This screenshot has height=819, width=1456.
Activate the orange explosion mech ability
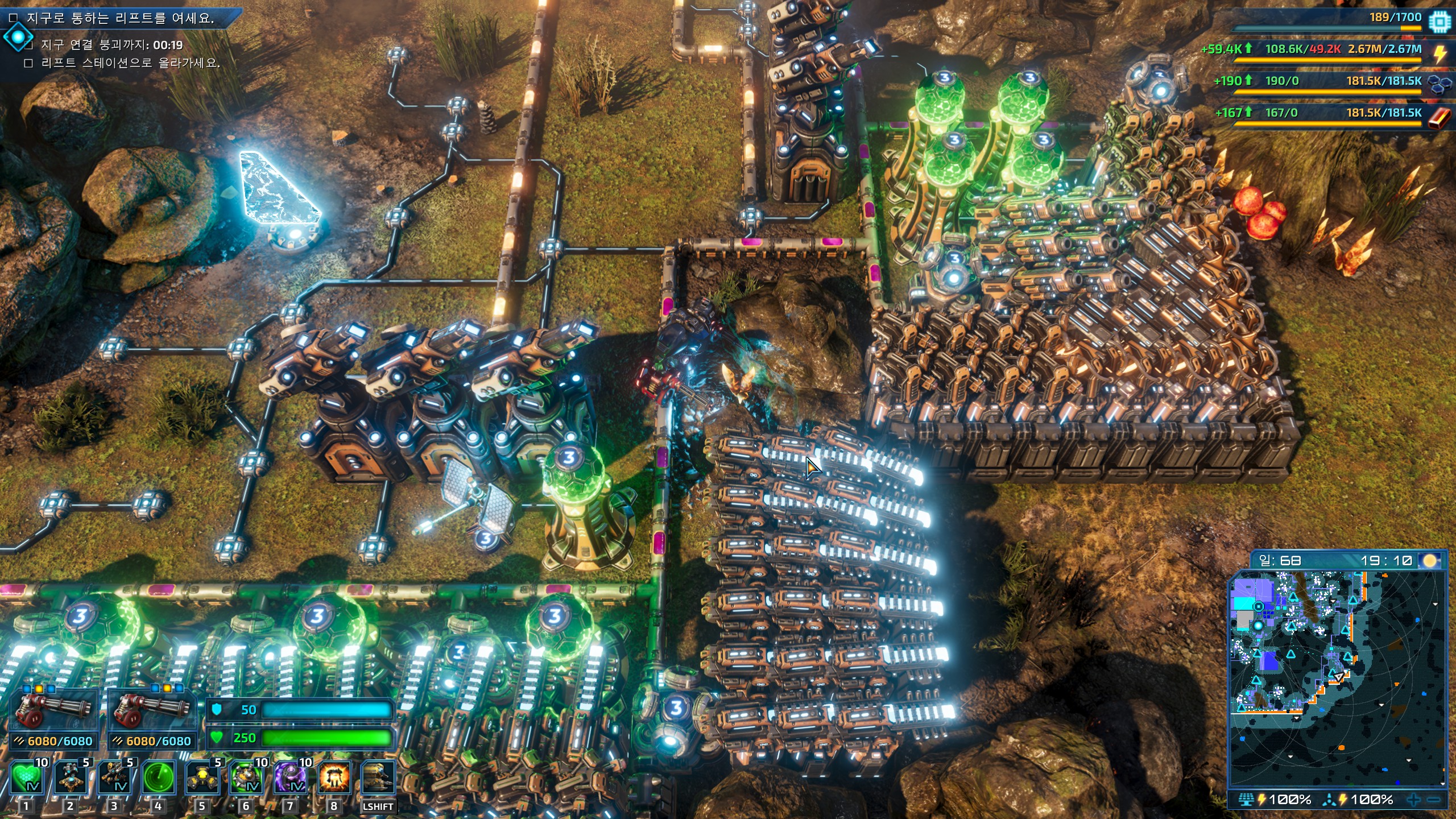click(x=334, y=778)
